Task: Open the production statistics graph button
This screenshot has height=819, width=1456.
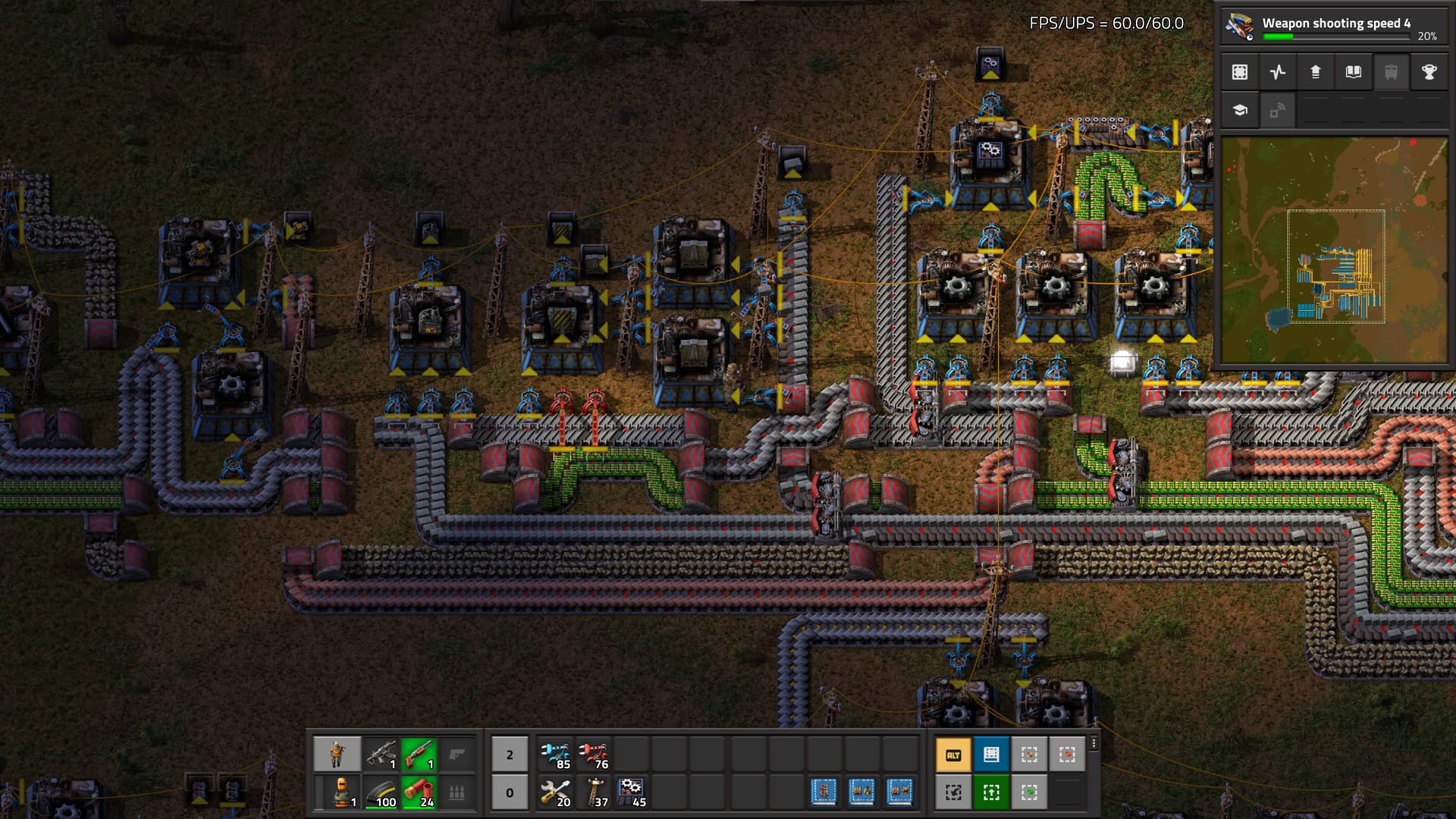Action: [1278, 72]
